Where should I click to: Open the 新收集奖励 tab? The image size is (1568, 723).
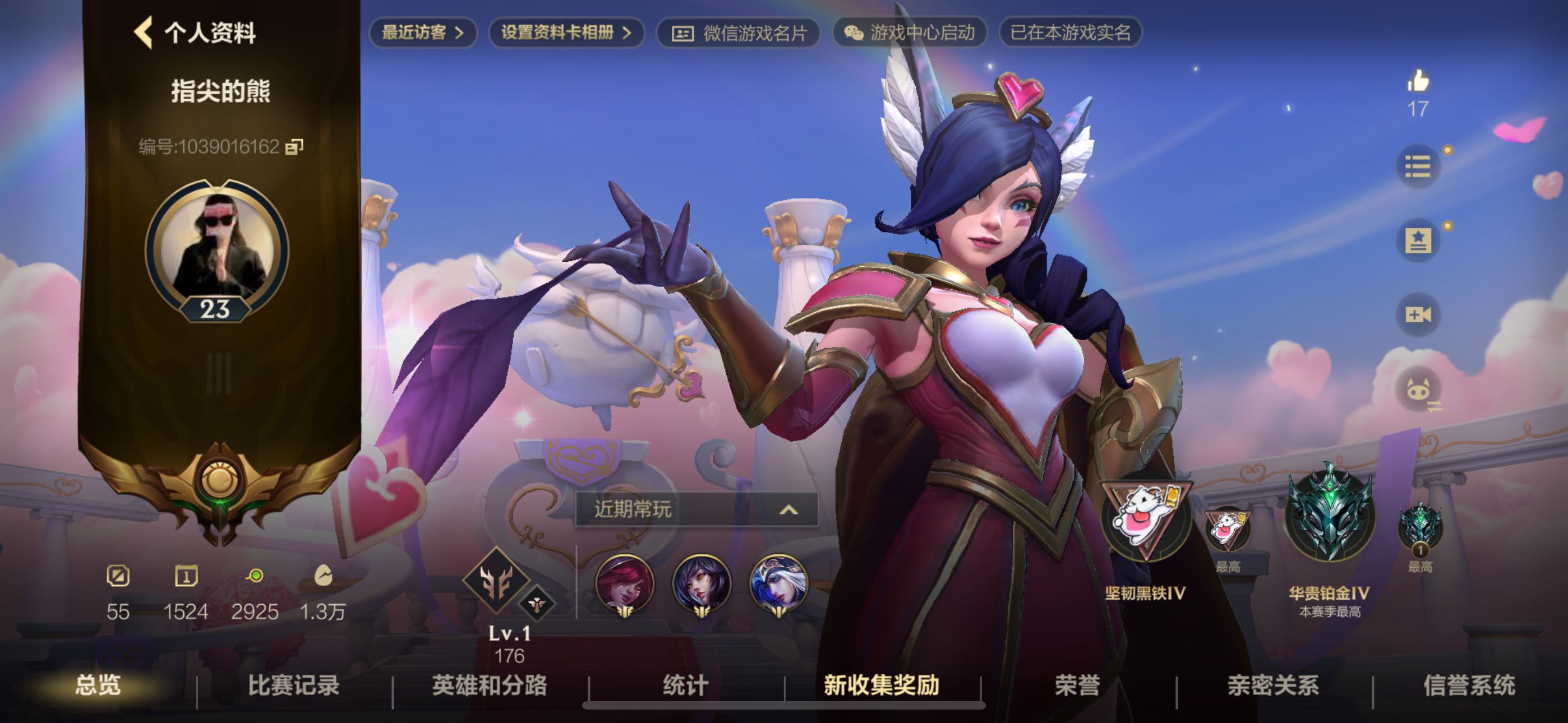[x=882, y=686]
